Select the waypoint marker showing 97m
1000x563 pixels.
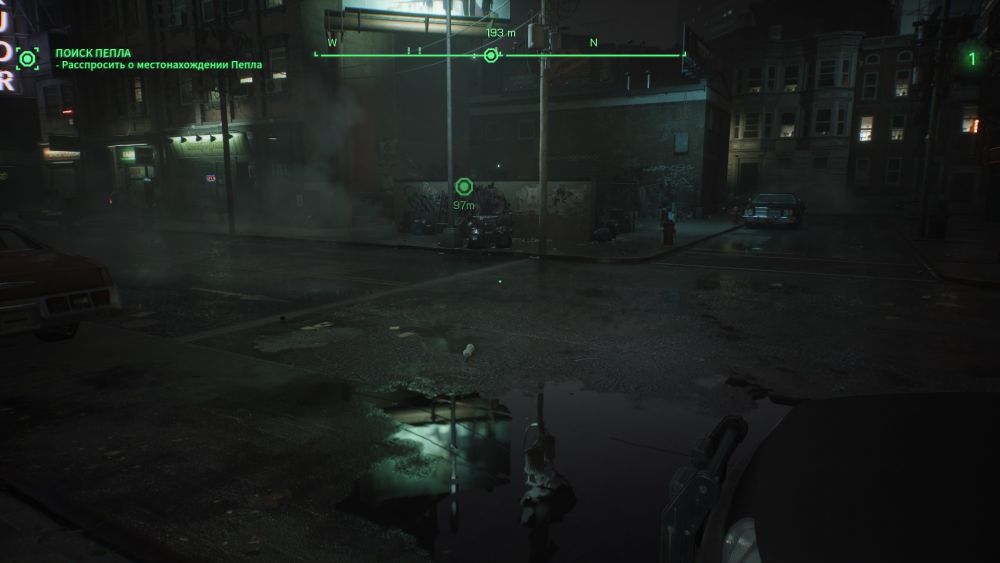pyautogui.click(x=463, y=187)
